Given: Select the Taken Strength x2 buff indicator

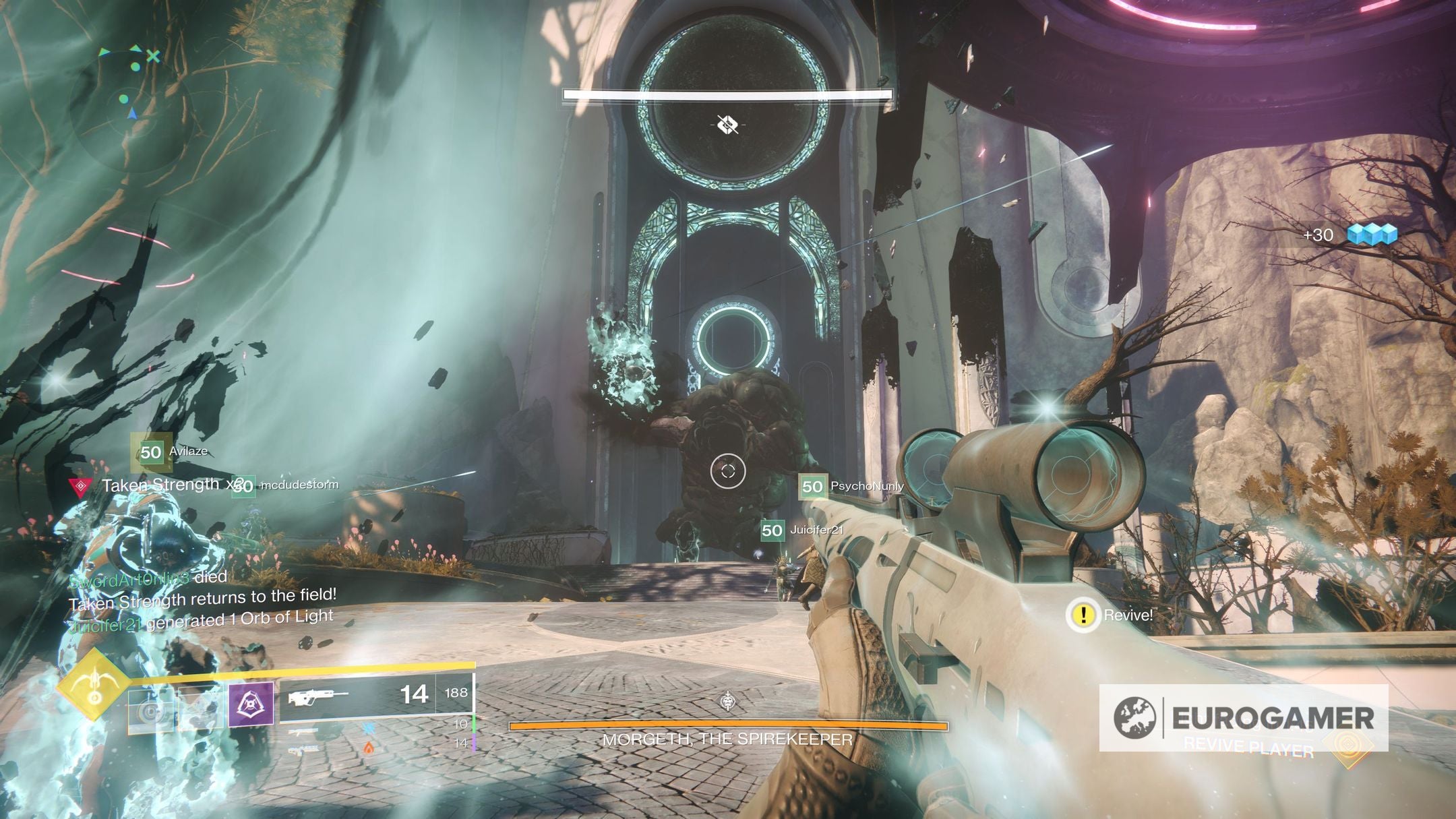Looking at the screenshot, I should pos(162,485).
